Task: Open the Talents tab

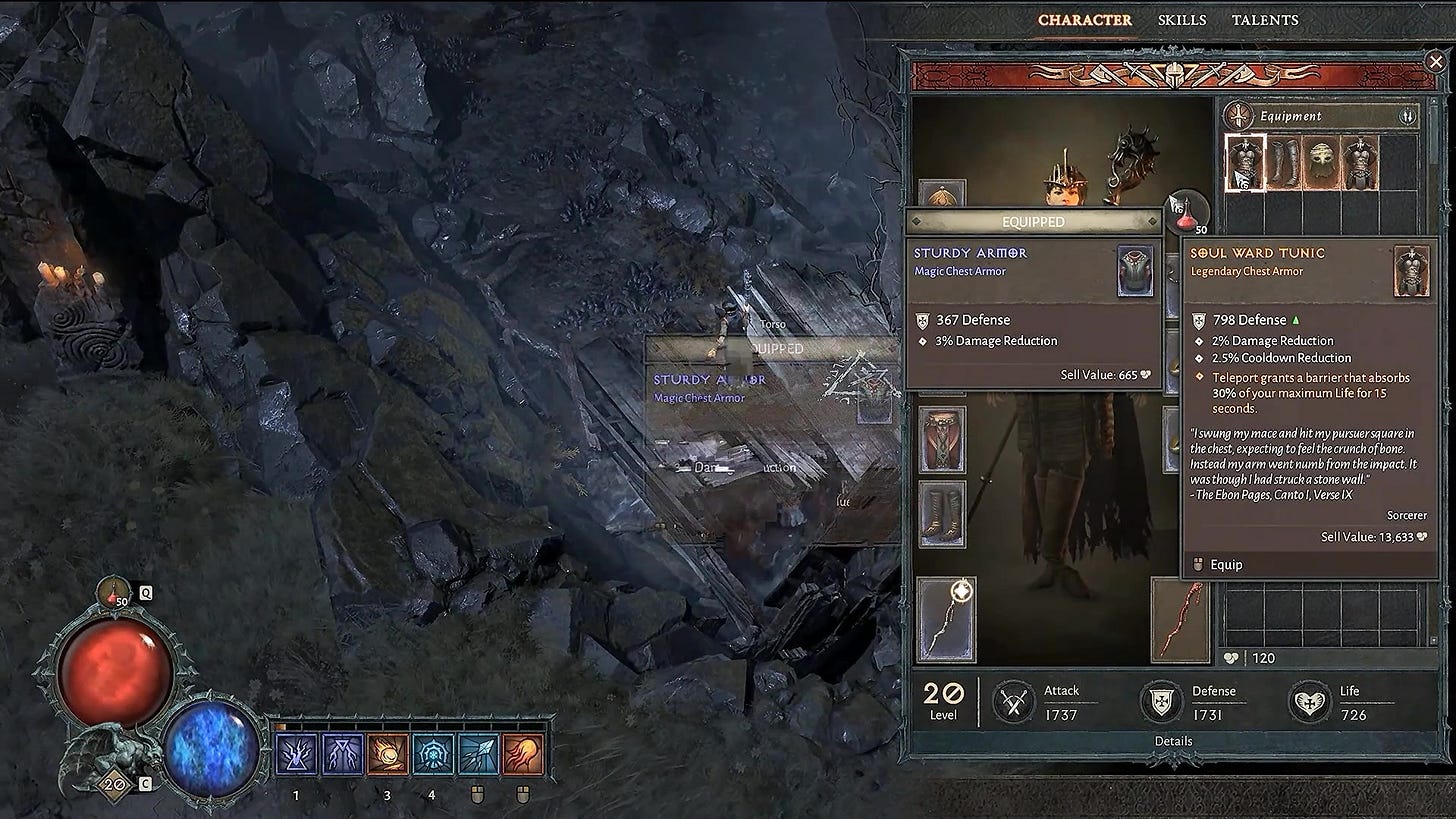Action: [x=1264, y=20]
